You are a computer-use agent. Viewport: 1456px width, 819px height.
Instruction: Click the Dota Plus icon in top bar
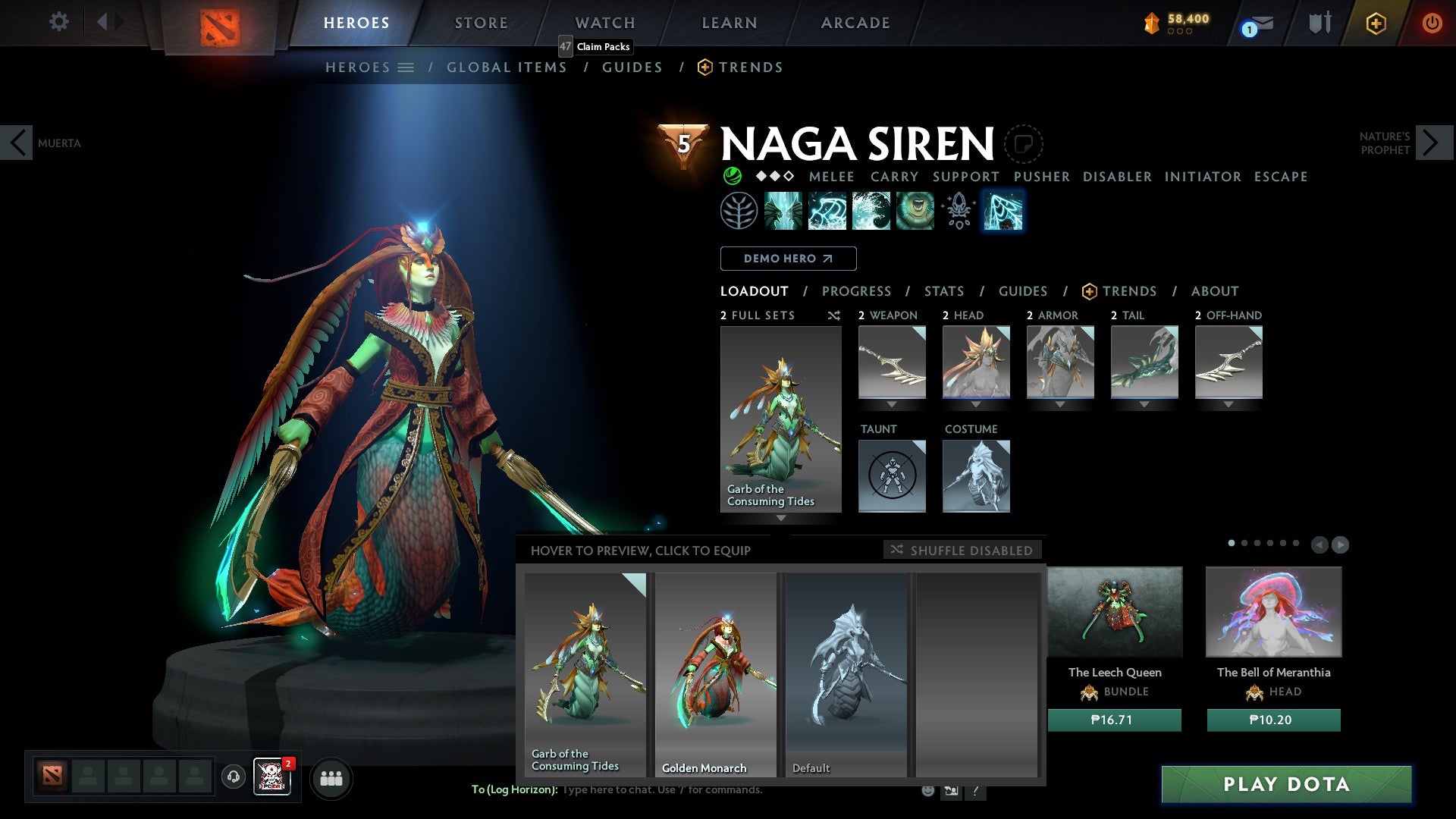tap(1375, 24)
